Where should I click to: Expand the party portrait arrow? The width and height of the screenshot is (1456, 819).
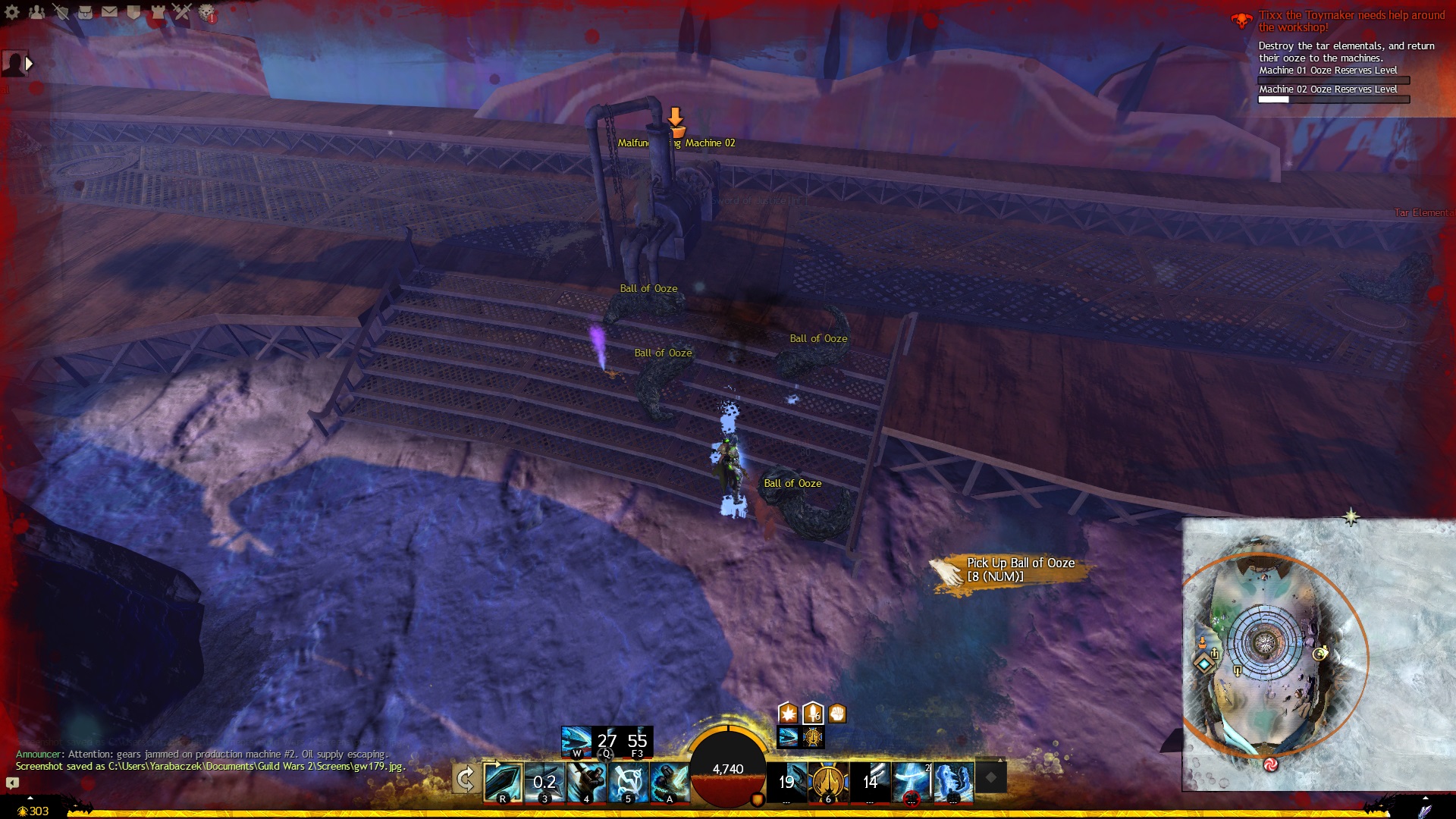tap(30, 64)
